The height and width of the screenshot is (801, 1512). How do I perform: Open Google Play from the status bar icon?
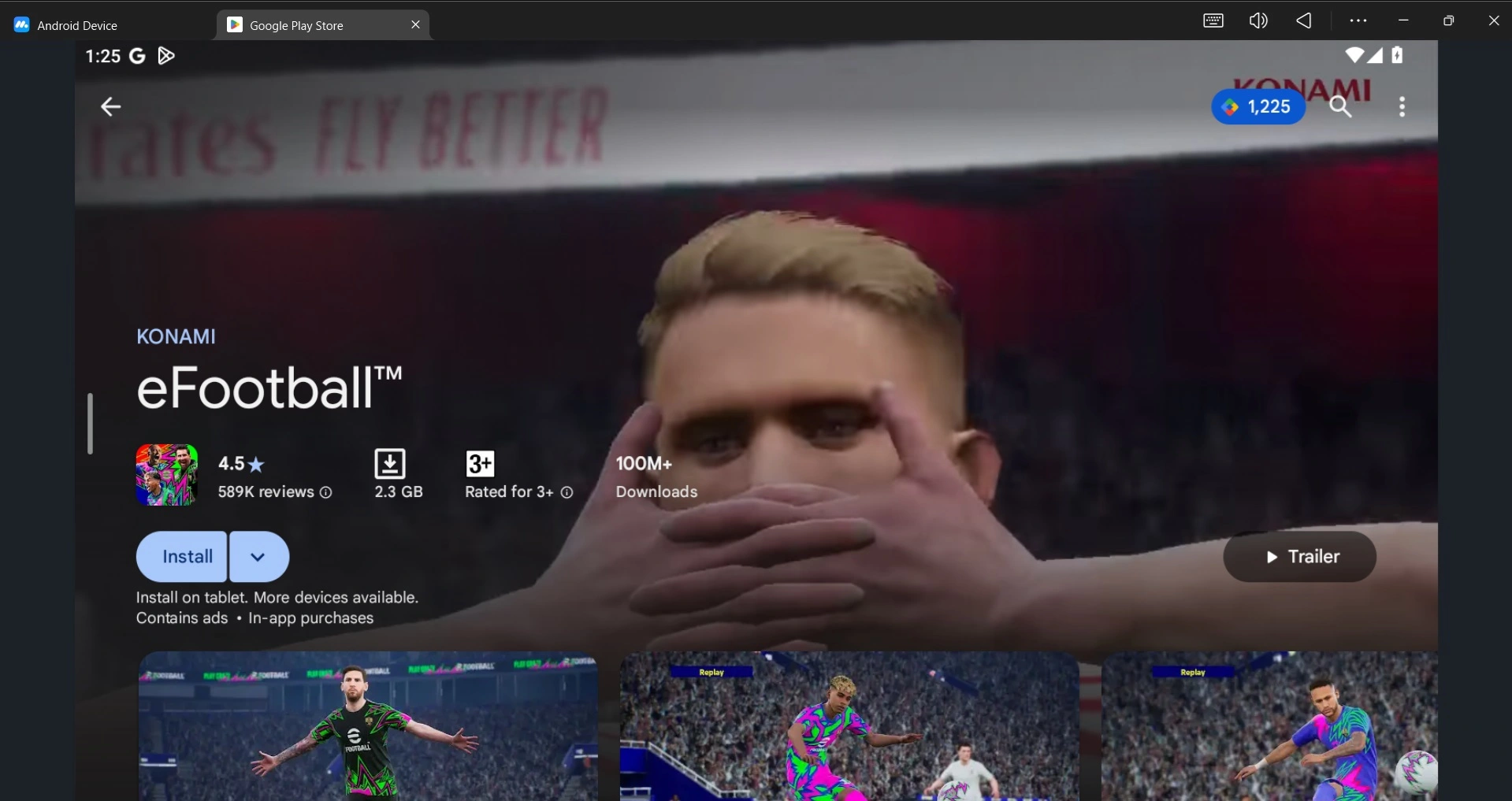[x=165, y=56]
